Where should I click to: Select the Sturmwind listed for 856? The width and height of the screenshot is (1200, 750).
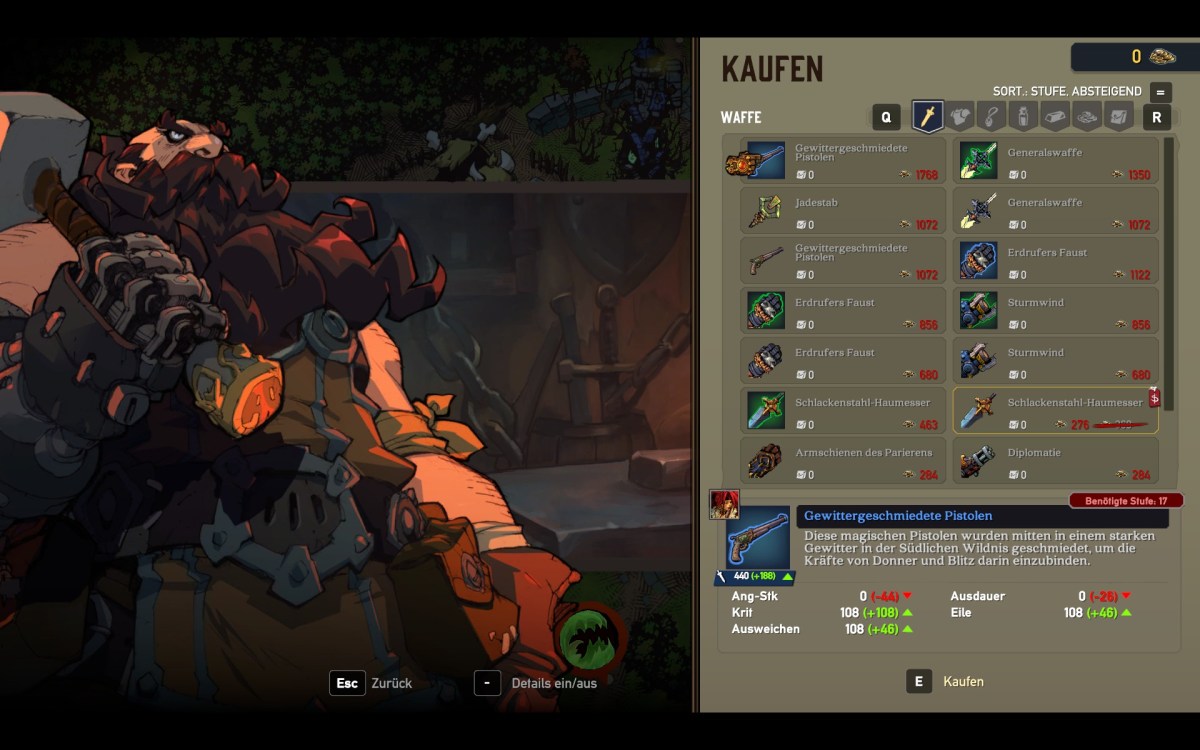(x=1055, y=311)
